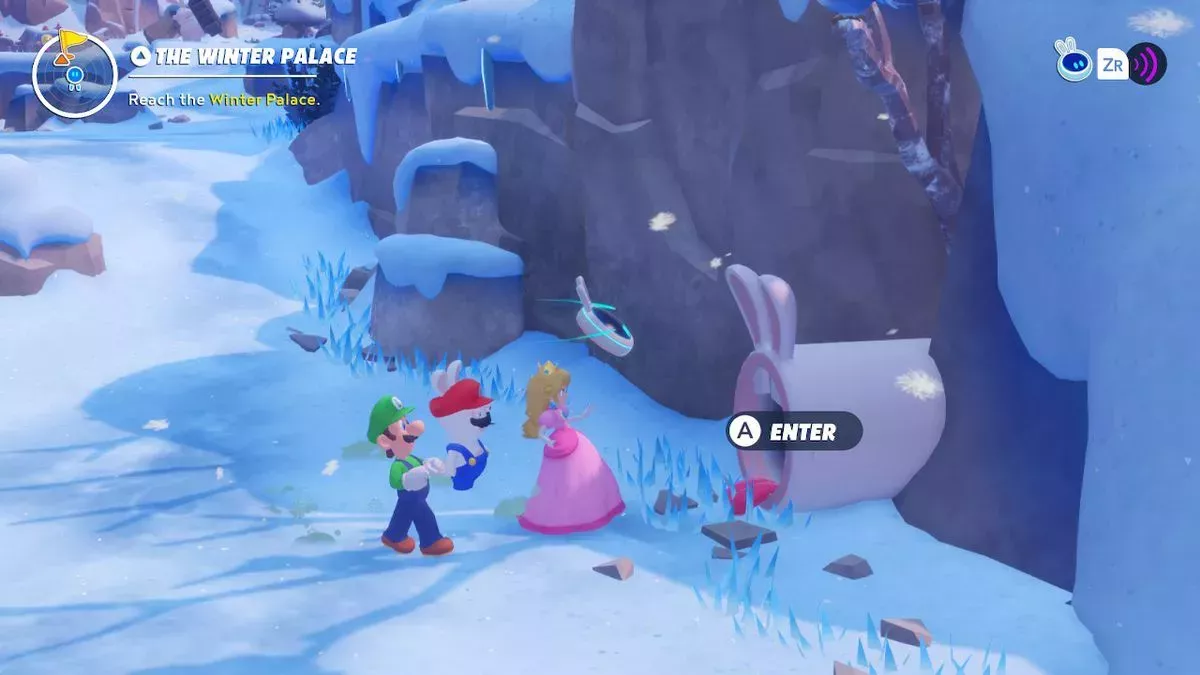Image resolution: width=1200 pixels, height=675 pixels.
Task: Activate the purple sound wave ability
Action: [1146, 64]
